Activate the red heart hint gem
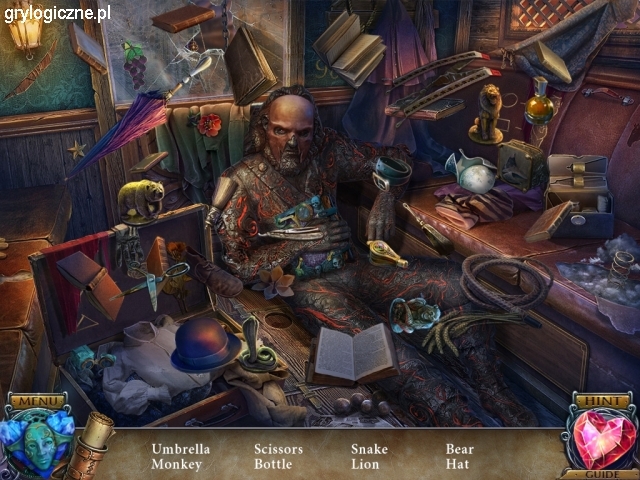This screenshot has height=480, width=640. coord(603,438)
